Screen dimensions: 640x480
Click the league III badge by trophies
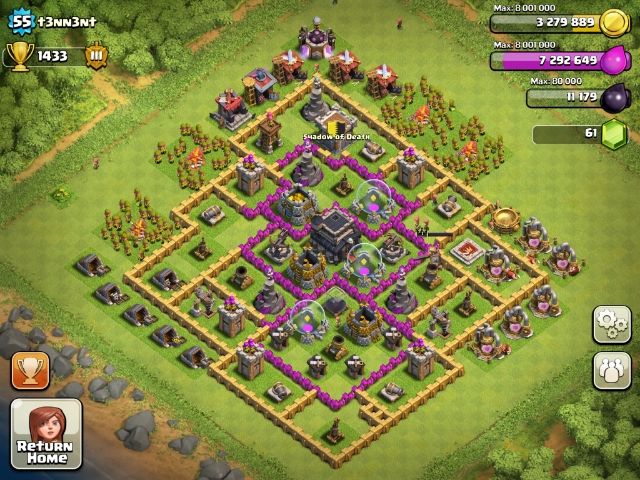(97, 56)
